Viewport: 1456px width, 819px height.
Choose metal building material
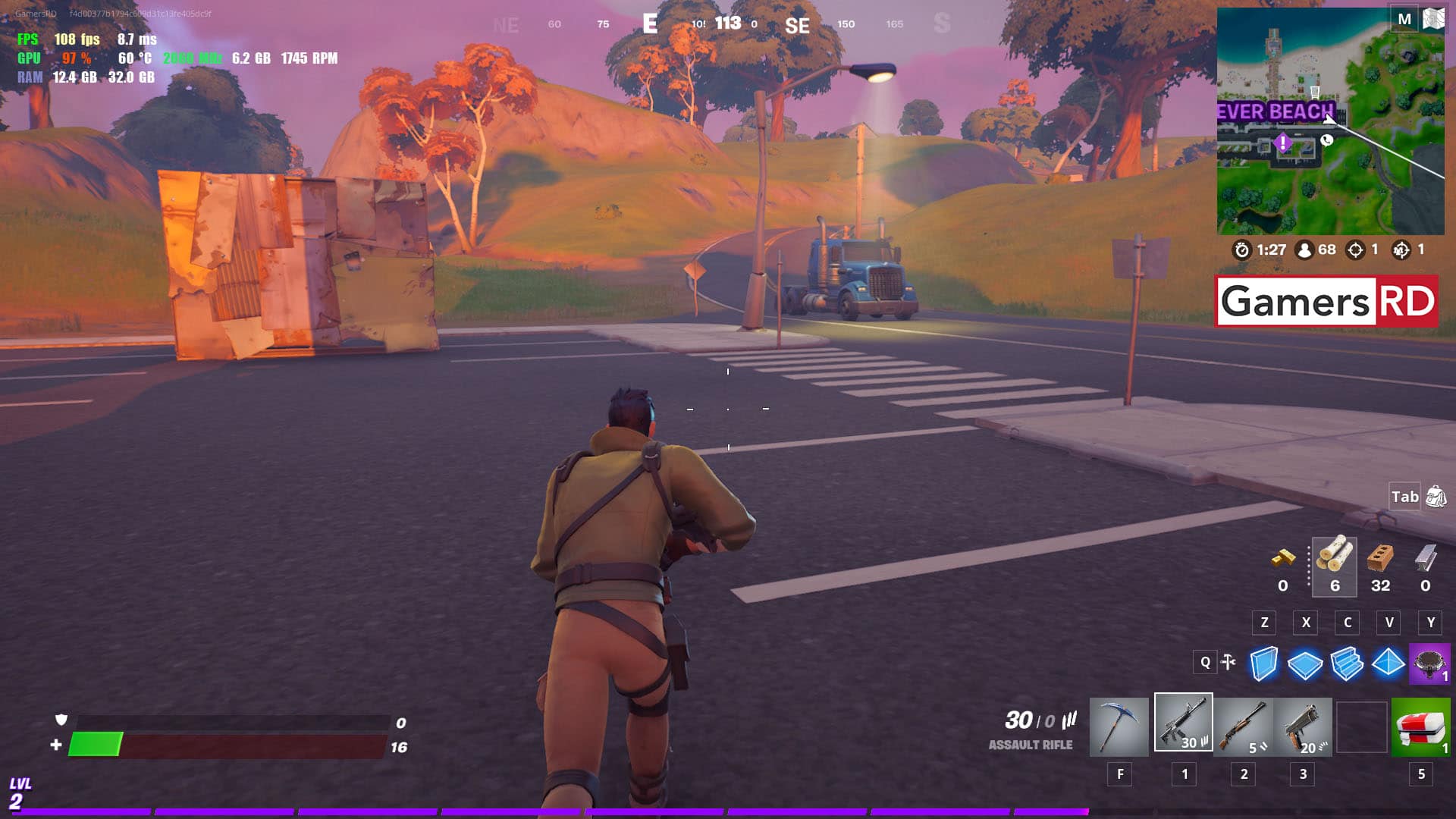point(1426,559)
